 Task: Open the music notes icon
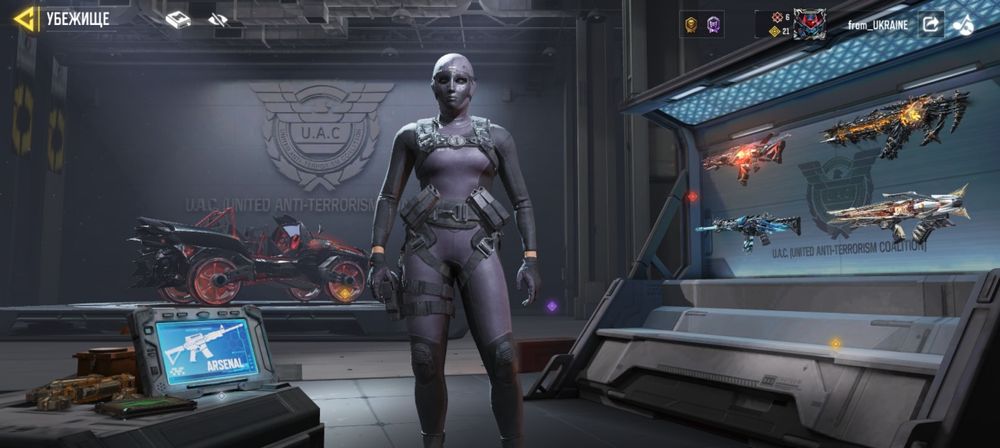[963, 24]
